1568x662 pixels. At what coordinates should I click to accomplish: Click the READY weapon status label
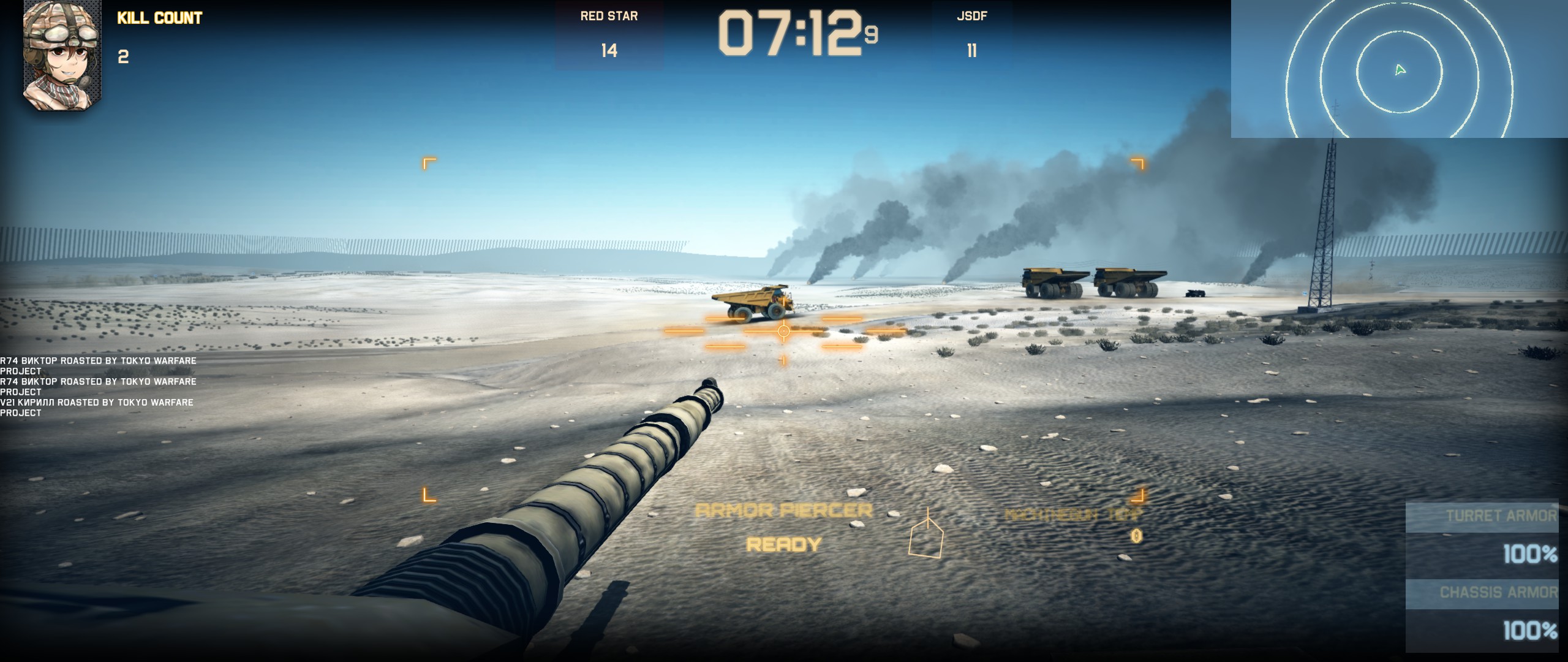tap(784, 544)
